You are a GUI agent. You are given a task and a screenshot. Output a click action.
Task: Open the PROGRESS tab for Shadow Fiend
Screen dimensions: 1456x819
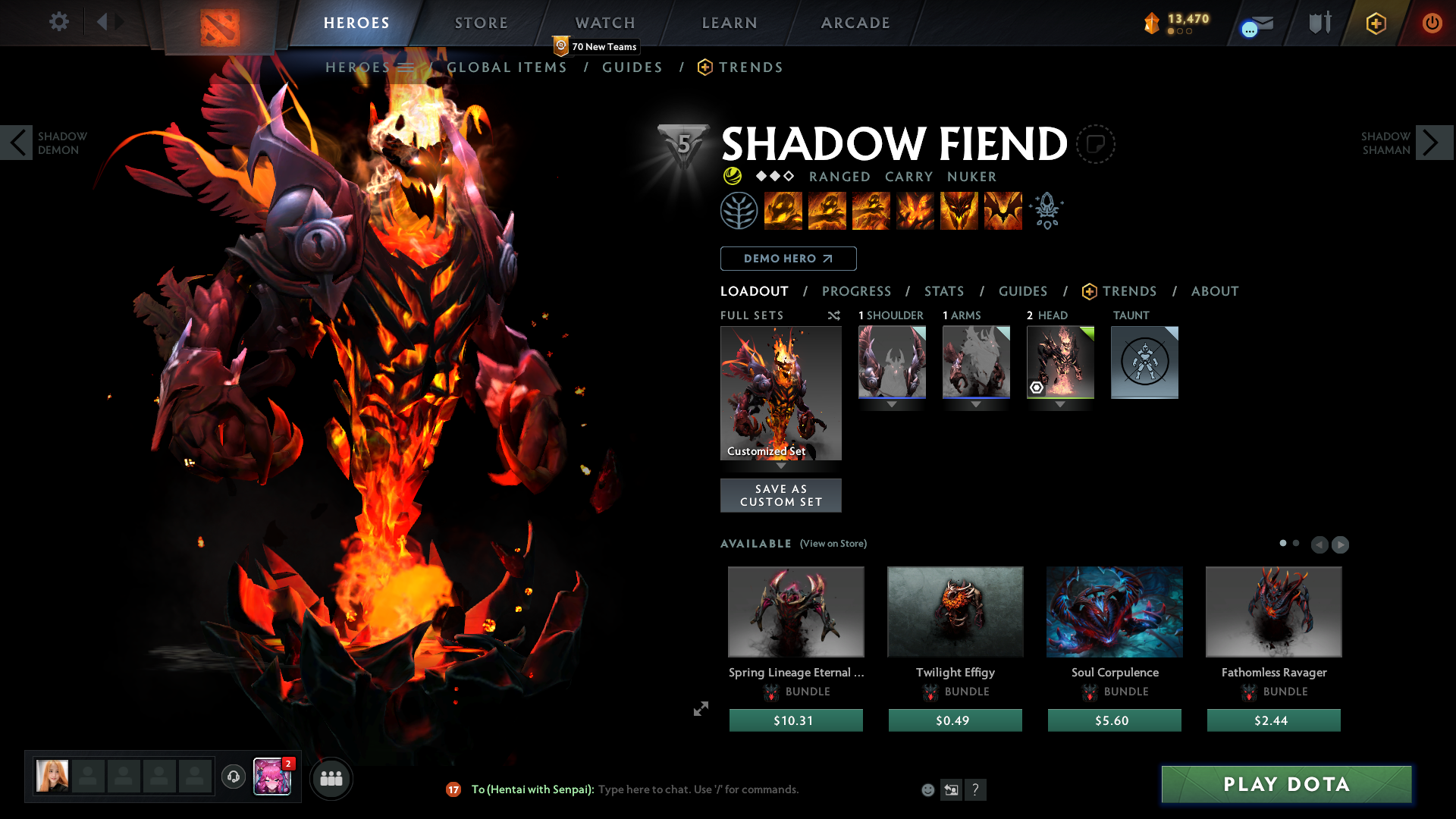[x=857, y=291]
